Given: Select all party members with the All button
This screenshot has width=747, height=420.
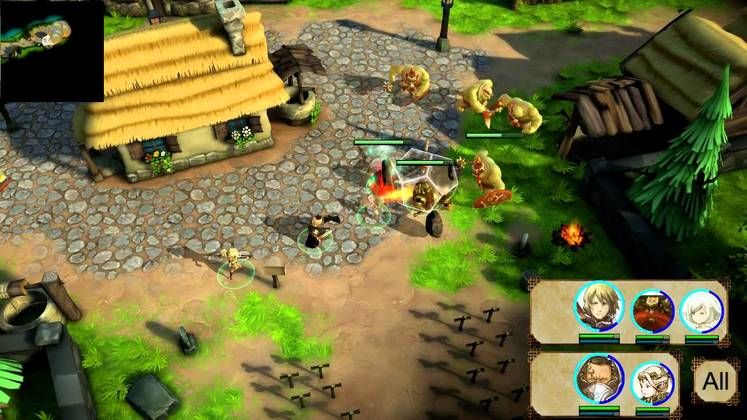Looking at the screenshot, I should pos(714,381).
